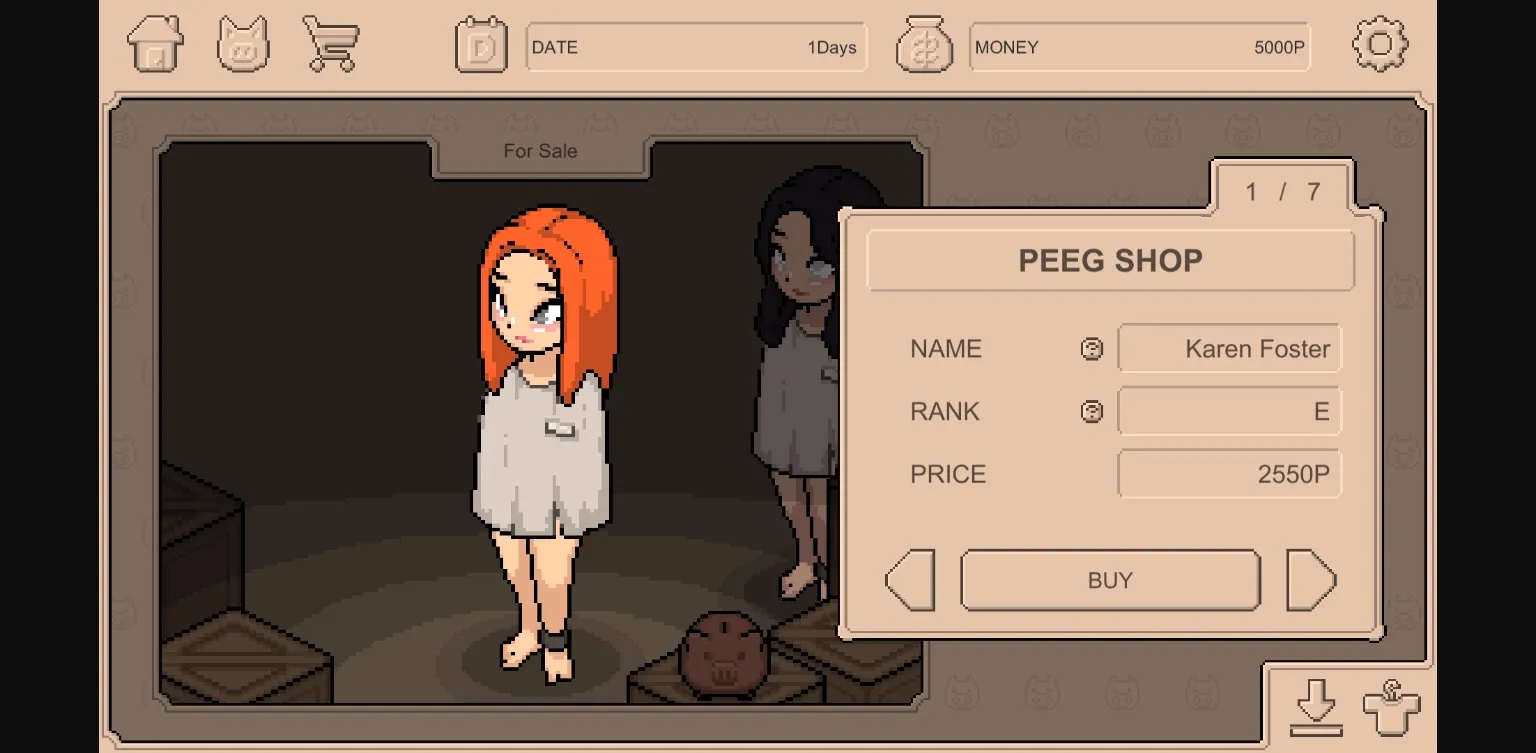The image size is (1536, 753).
Task: Select the pig face icon in toolbar
Action: (243, 44)
